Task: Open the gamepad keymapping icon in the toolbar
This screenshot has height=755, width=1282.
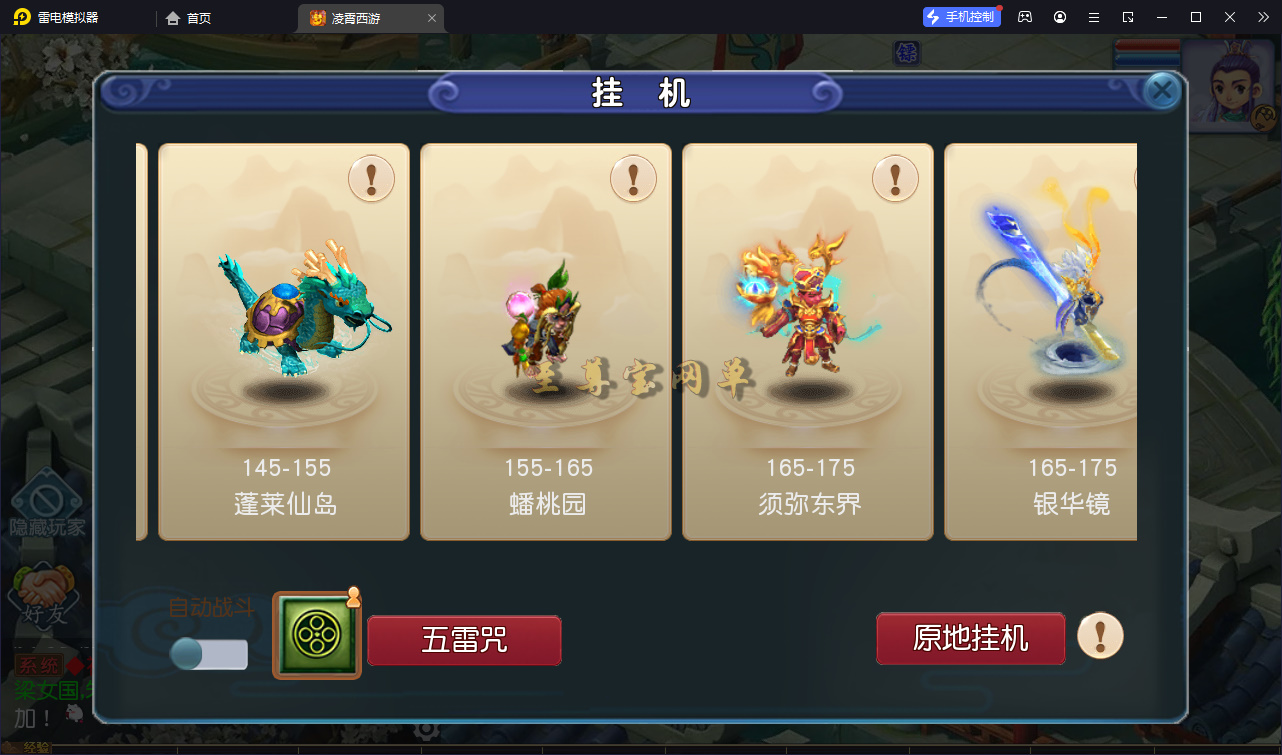Action: (x=1024, y=17)
